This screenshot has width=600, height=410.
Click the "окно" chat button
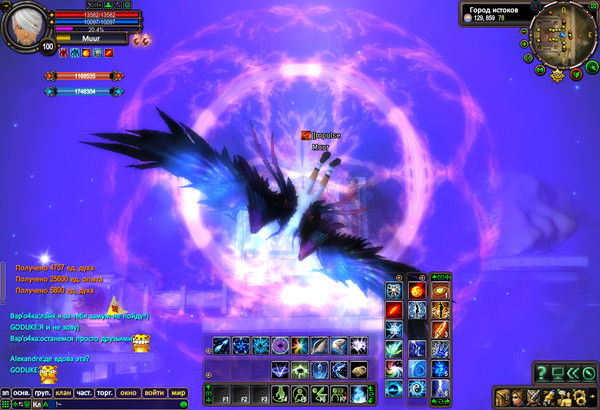point(127,393)
